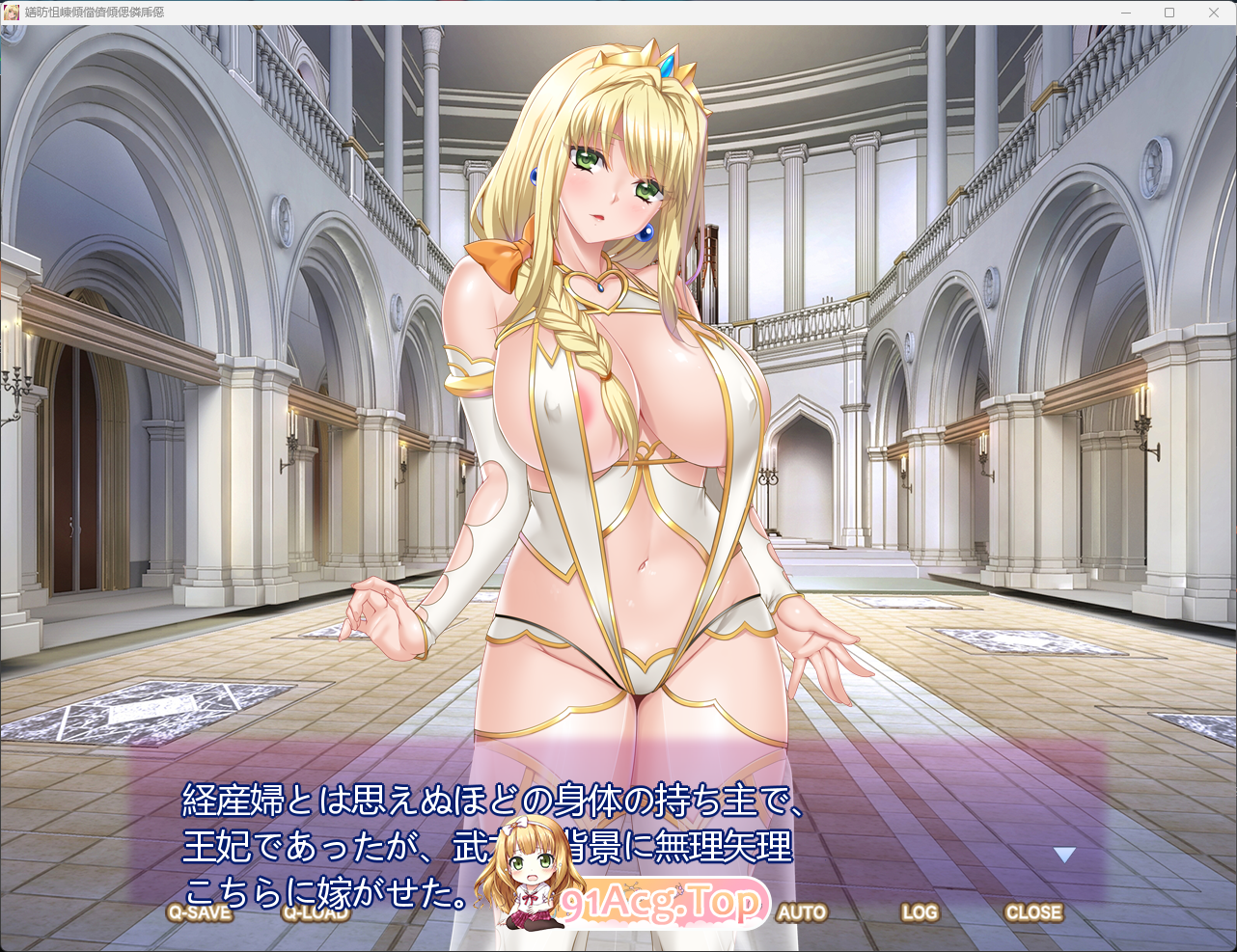
Task: Maximize the game window
Action: click(1169, 13)
